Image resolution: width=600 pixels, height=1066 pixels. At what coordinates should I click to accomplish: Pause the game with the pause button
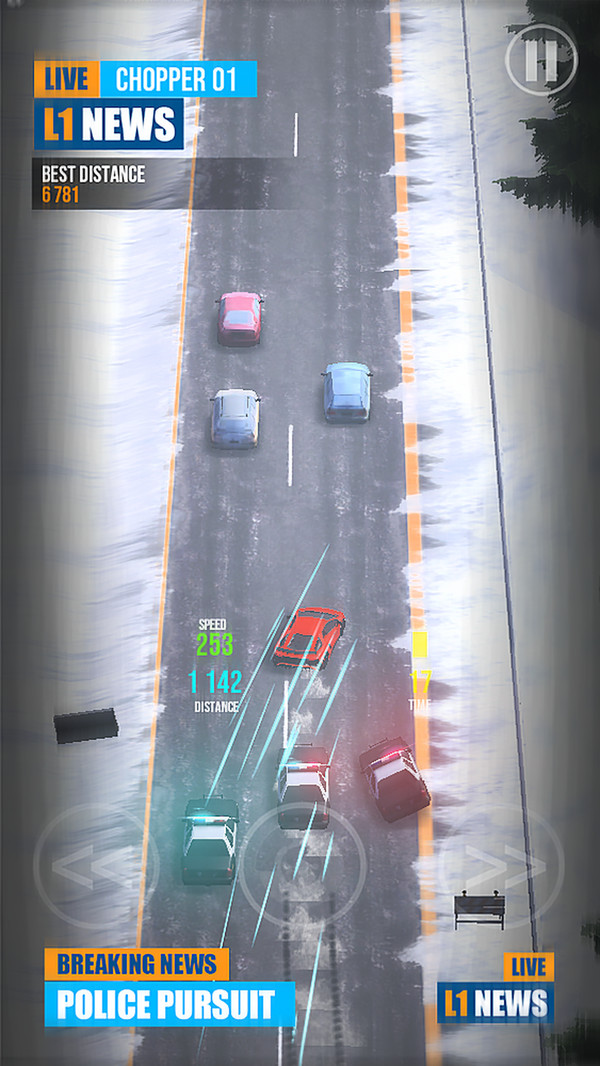(x=541, y=60)
